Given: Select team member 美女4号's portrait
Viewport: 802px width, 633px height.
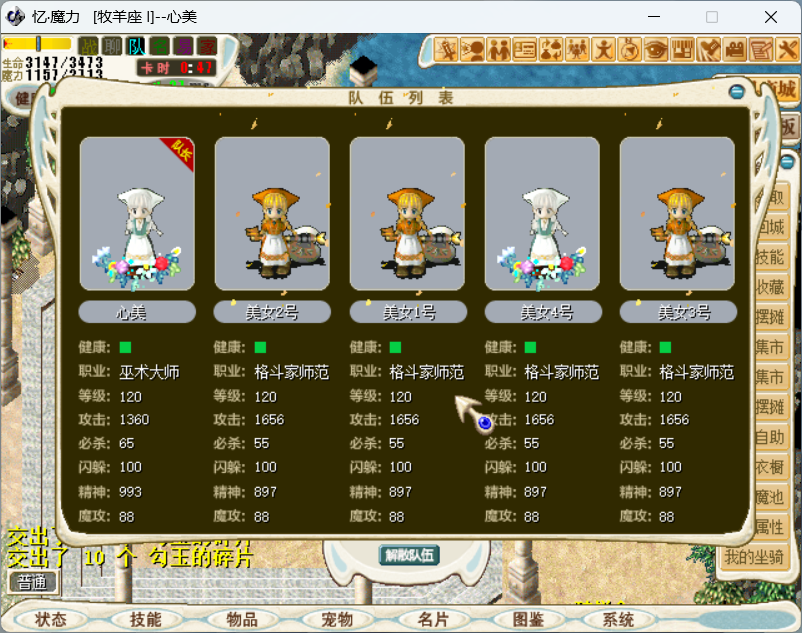Looking at the screenshot, I should (x=542, y=213).
